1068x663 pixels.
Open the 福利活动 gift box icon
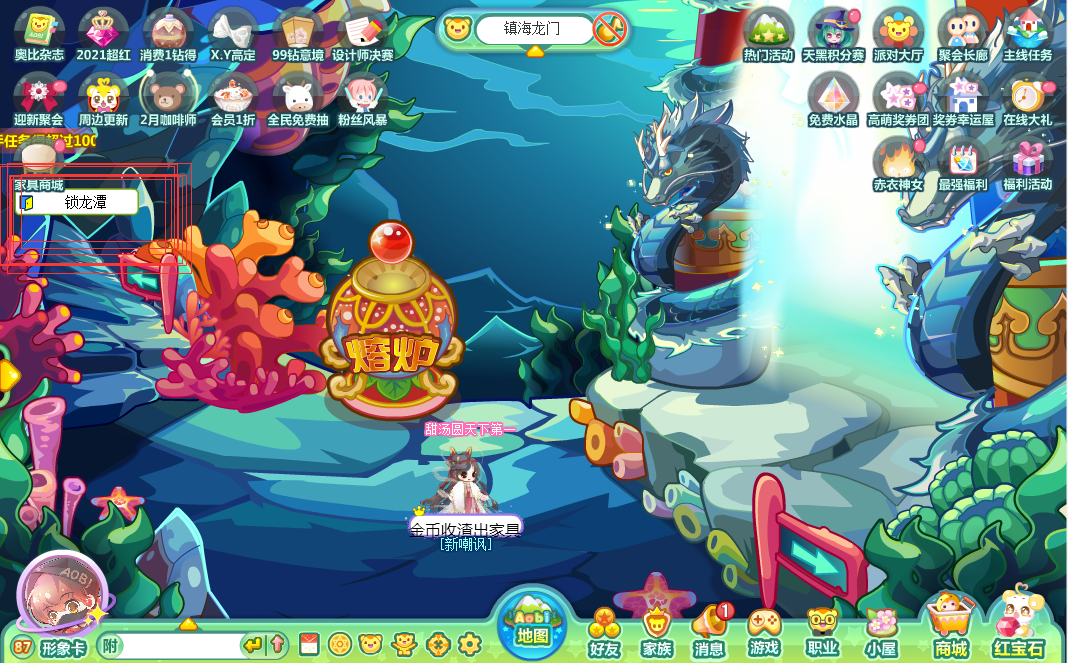tap(1028, 163)
